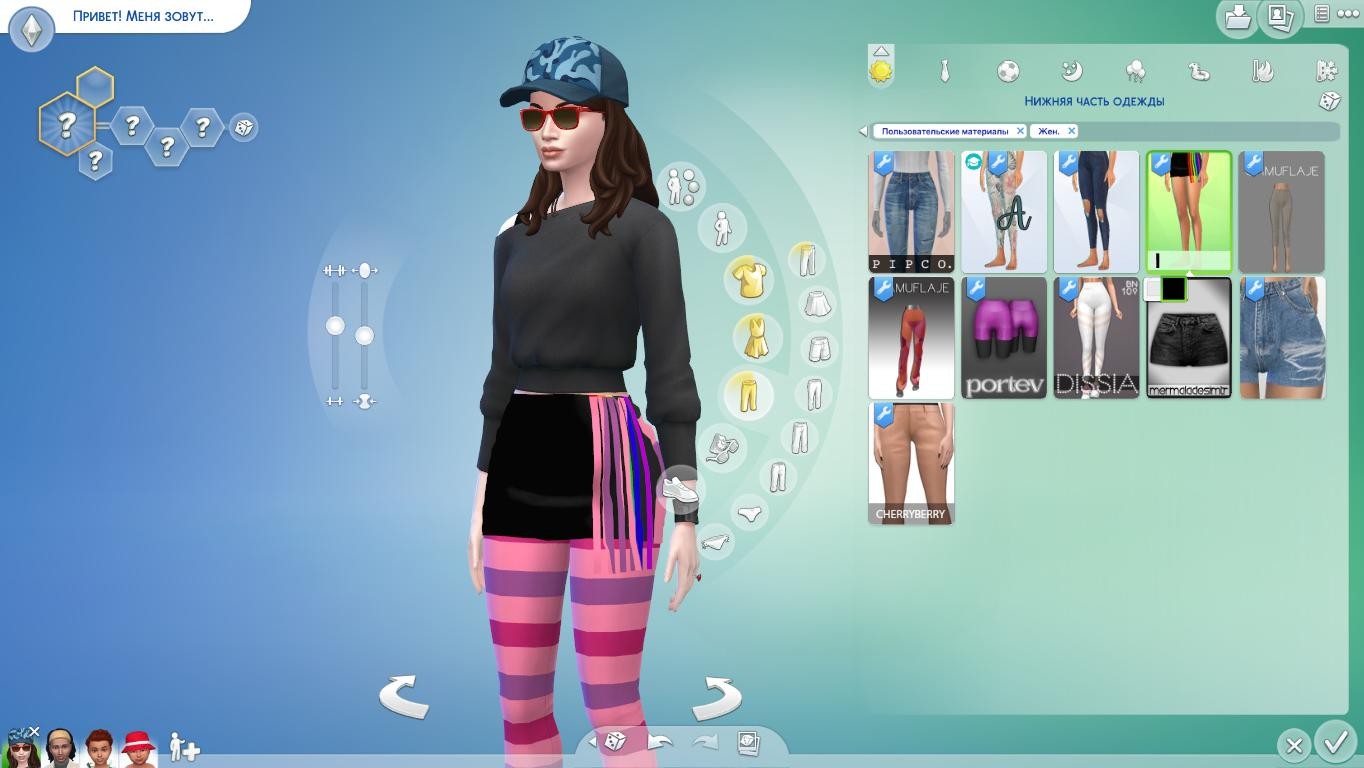Select the Sim portrait wearing a red hat
Screen dimensions: 1364x768
click(x=137, y=748)
